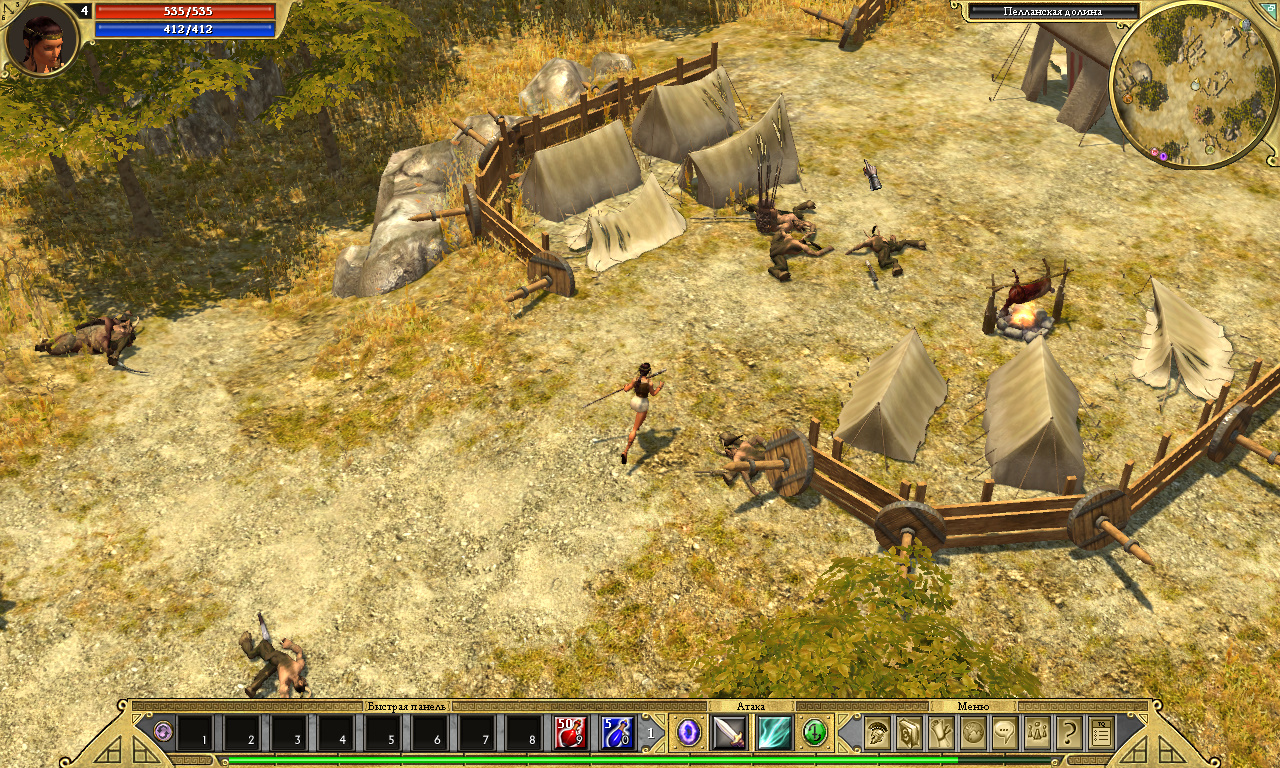1280x768 pixels.
Task: Use the red health potion slot
Action: [571, 733]
